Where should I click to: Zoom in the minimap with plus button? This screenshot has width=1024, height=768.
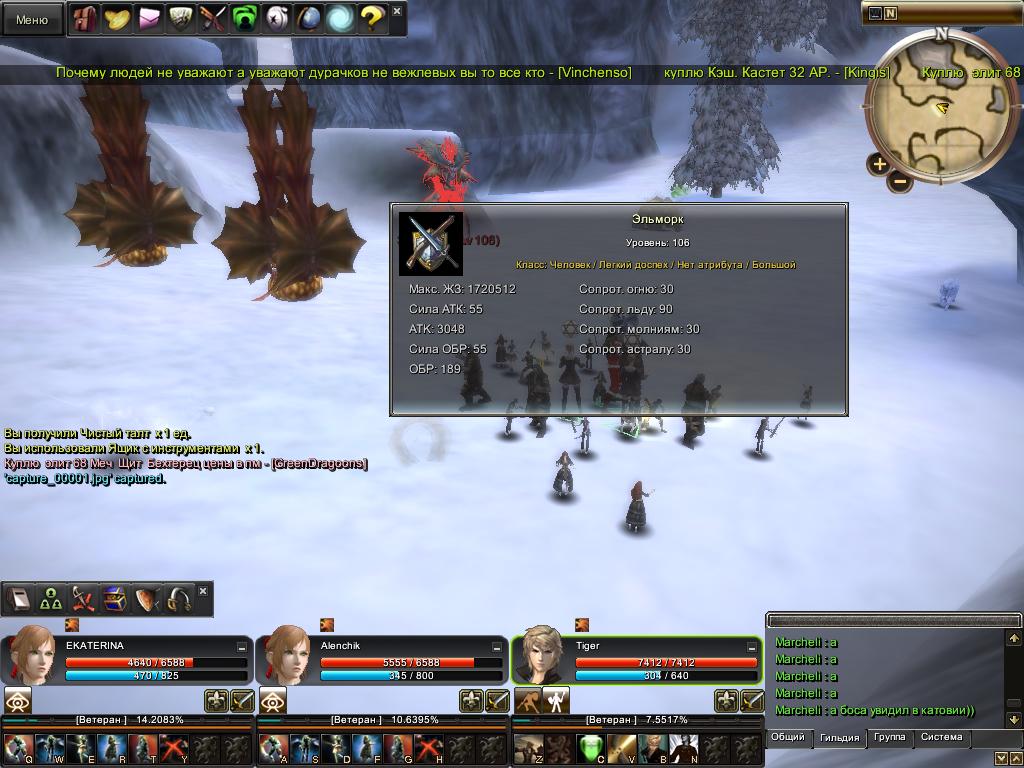(x=879, y=164)
